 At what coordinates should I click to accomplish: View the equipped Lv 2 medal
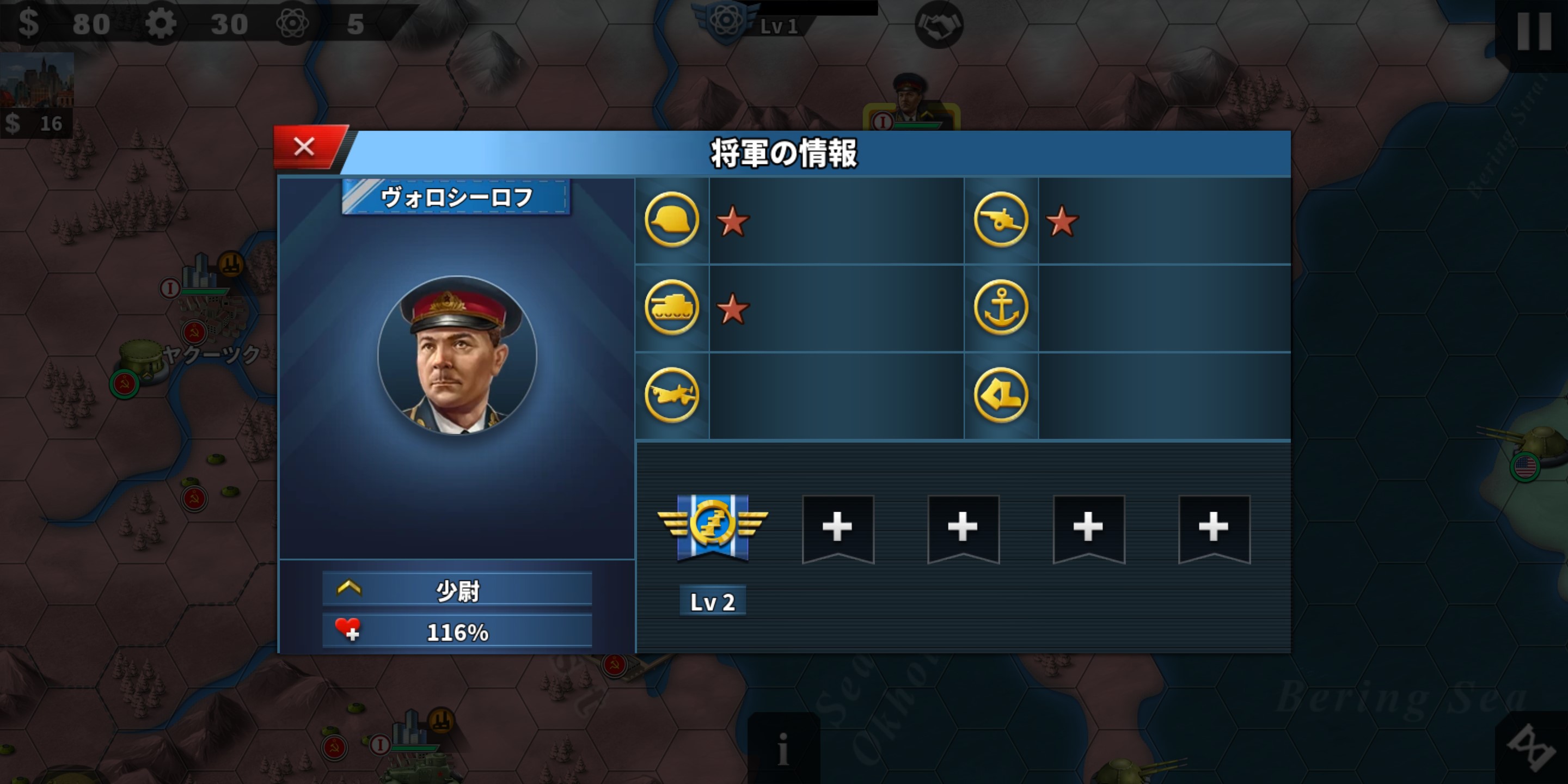713,527
